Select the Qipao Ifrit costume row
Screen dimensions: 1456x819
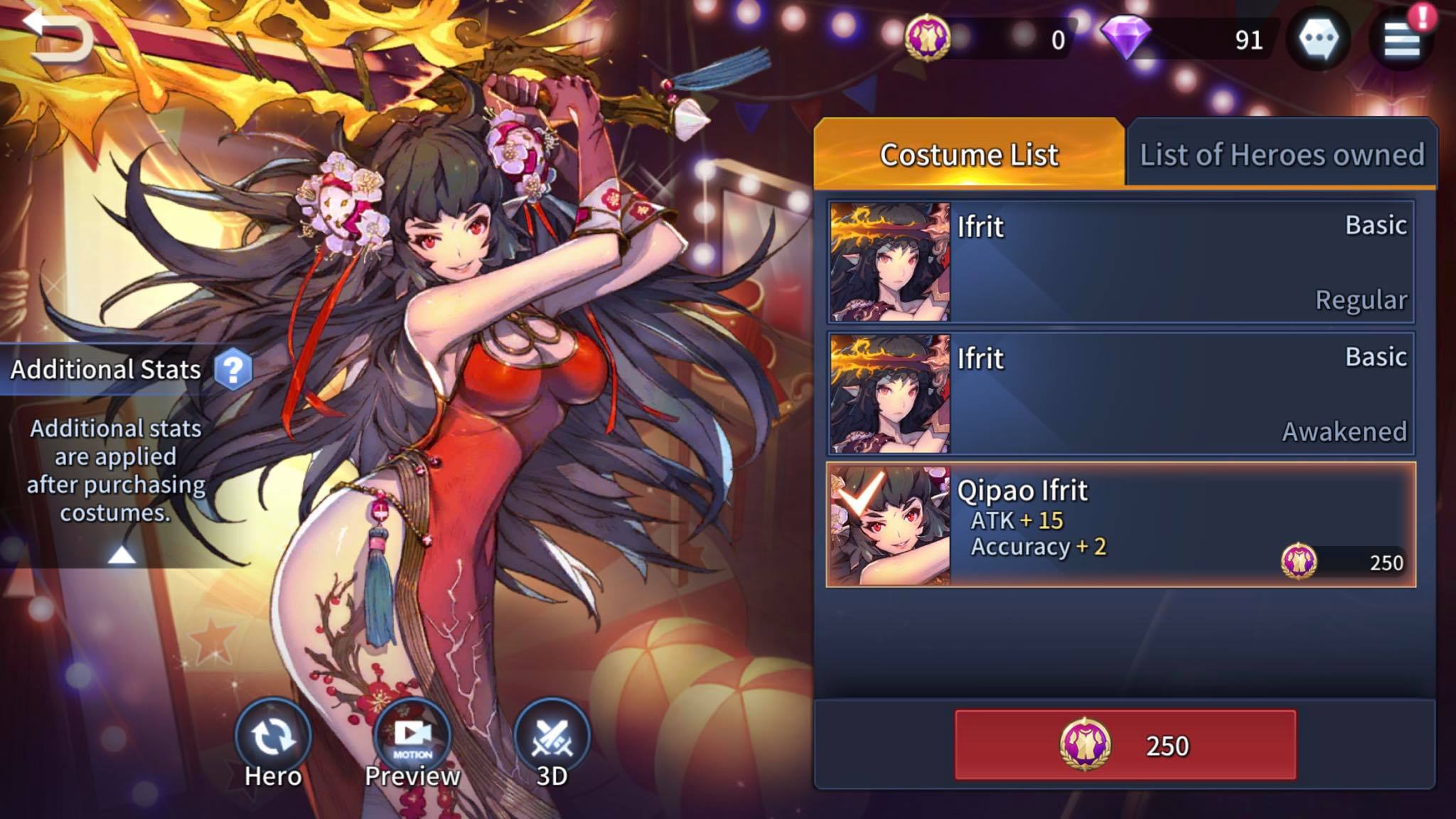click(x=1120, y=525)
